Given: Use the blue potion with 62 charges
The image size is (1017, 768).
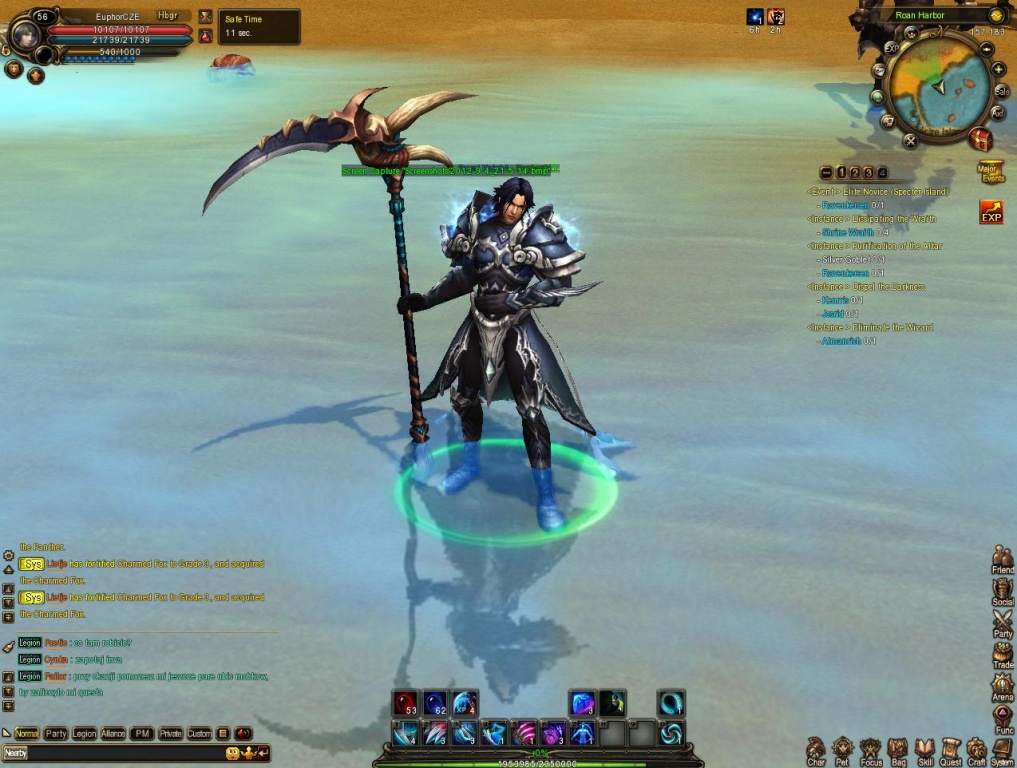Looking at the screenshot, I should coord(435,704).
